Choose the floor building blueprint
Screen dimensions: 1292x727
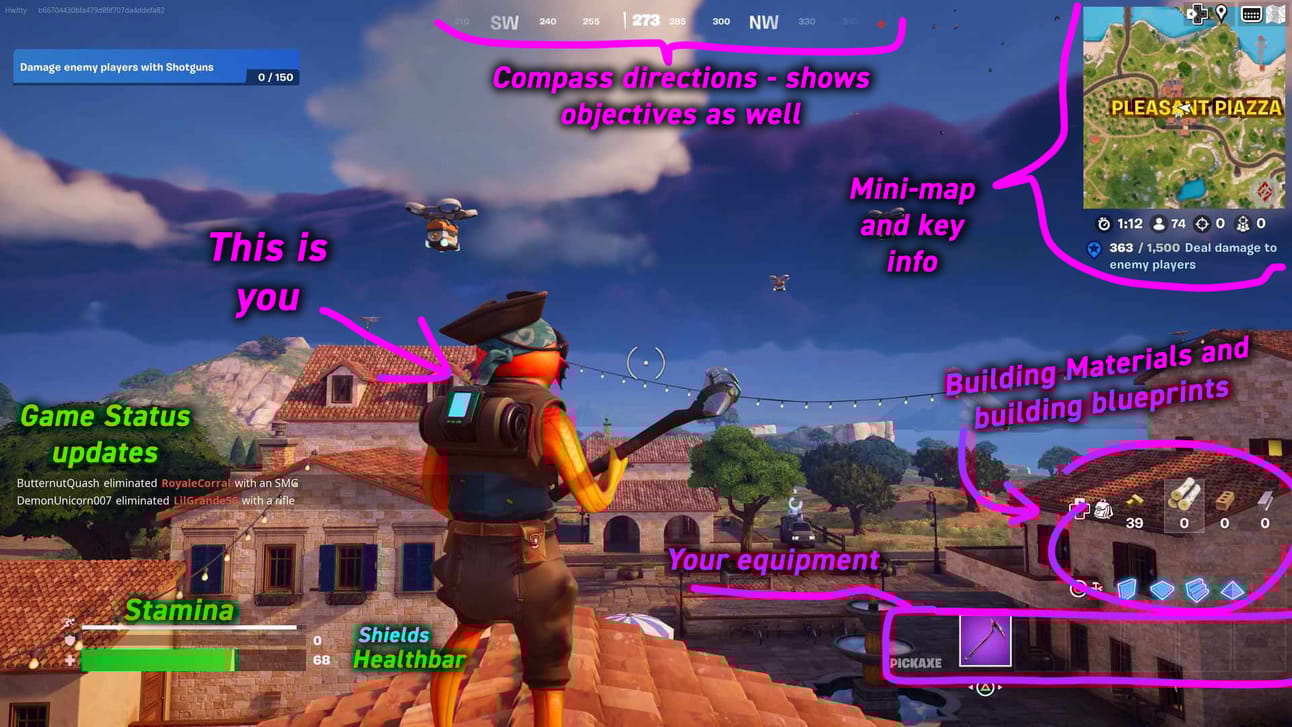click(x=1161, y=590)
